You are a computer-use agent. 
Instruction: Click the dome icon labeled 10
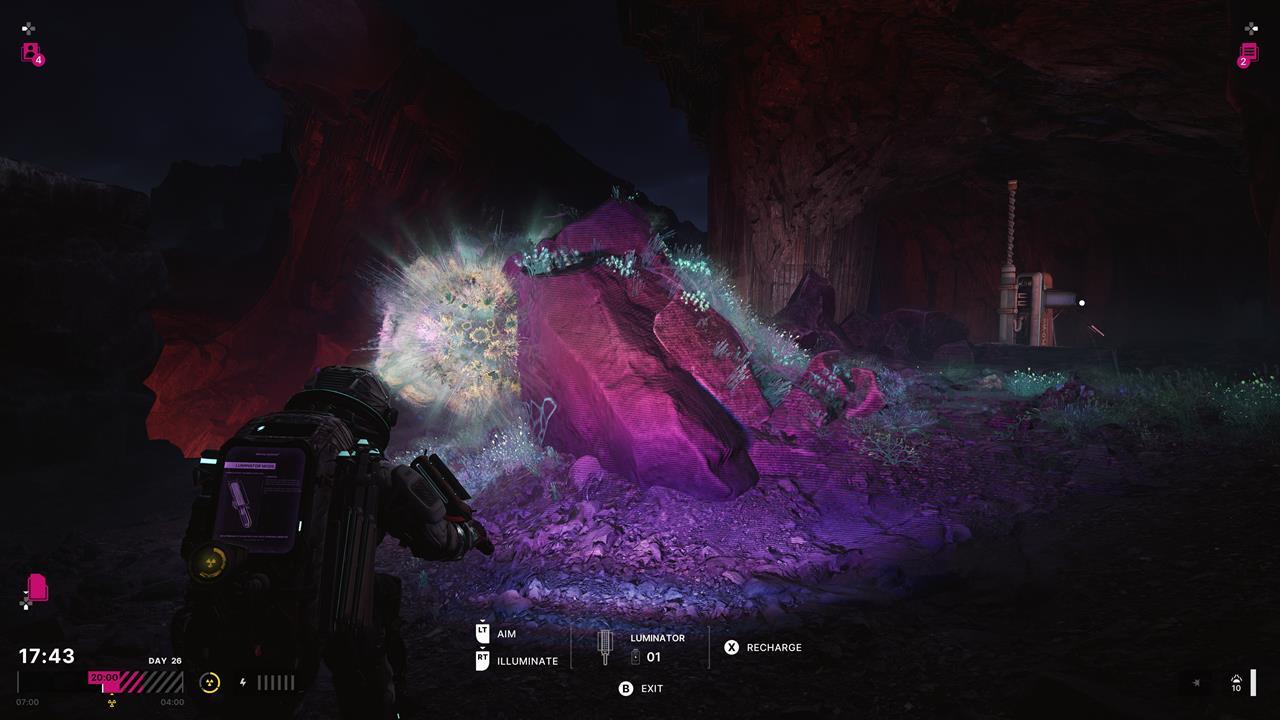pyautogui.click(x=1236, y=680)
